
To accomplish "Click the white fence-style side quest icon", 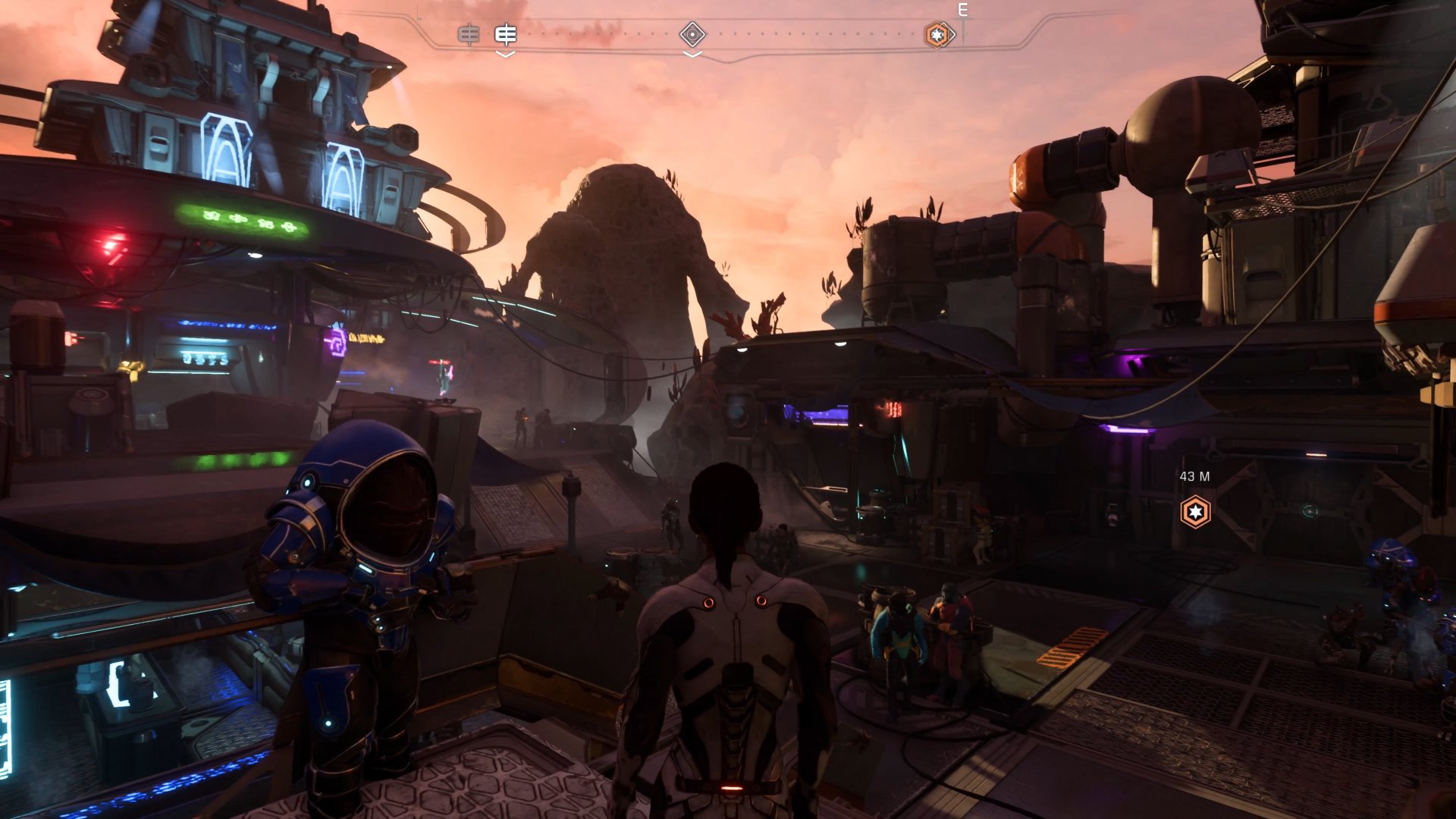I will click(x=505, y=34).
